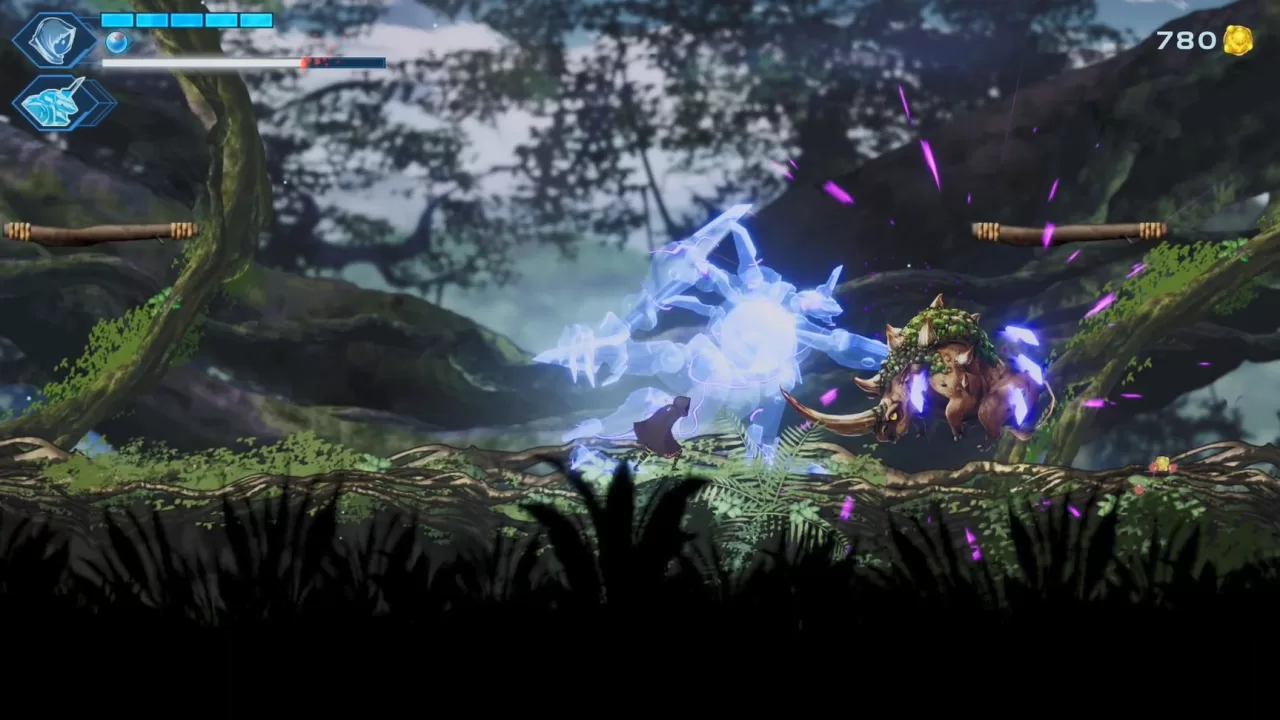The image size is (1280, 720).
Task: Click the middle energy bar segment
Action: pyautogui.click(x=185, y=20)
